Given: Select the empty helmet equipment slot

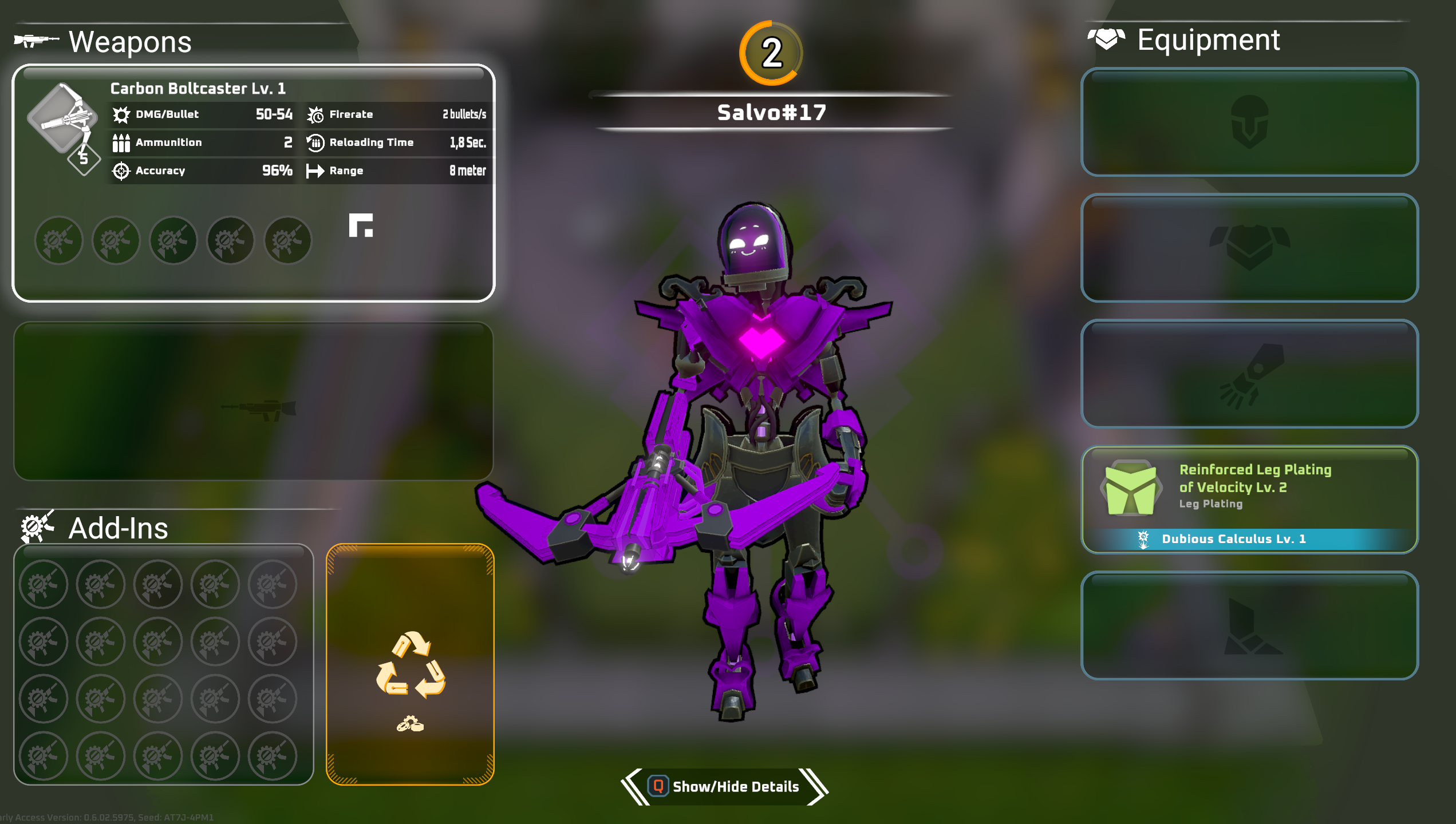Looking at the screenshot, I should pos(1249,122).
